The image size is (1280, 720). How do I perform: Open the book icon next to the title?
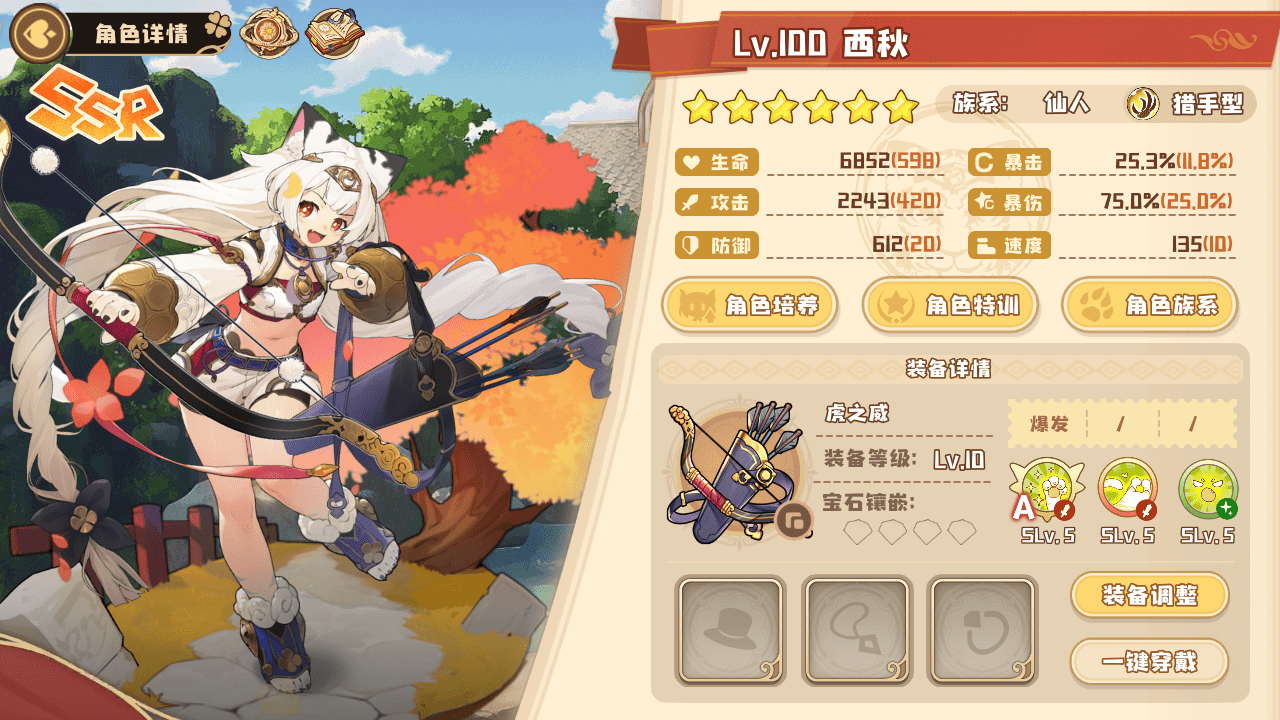point(334,35)
